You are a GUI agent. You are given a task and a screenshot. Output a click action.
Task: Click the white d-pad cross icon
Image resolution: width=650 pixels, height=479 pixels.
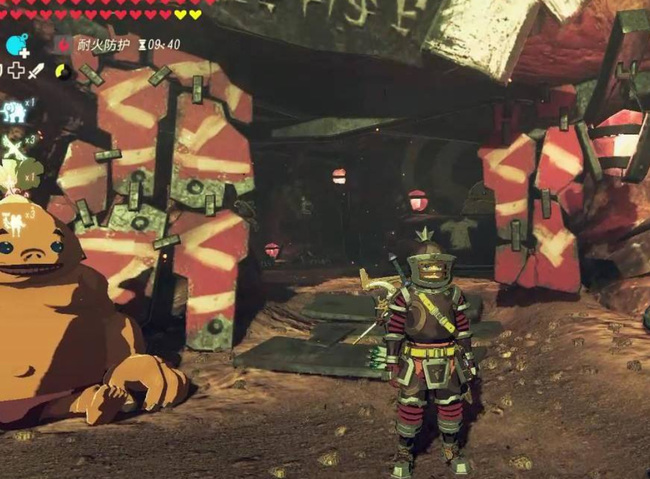click(18, 71)
